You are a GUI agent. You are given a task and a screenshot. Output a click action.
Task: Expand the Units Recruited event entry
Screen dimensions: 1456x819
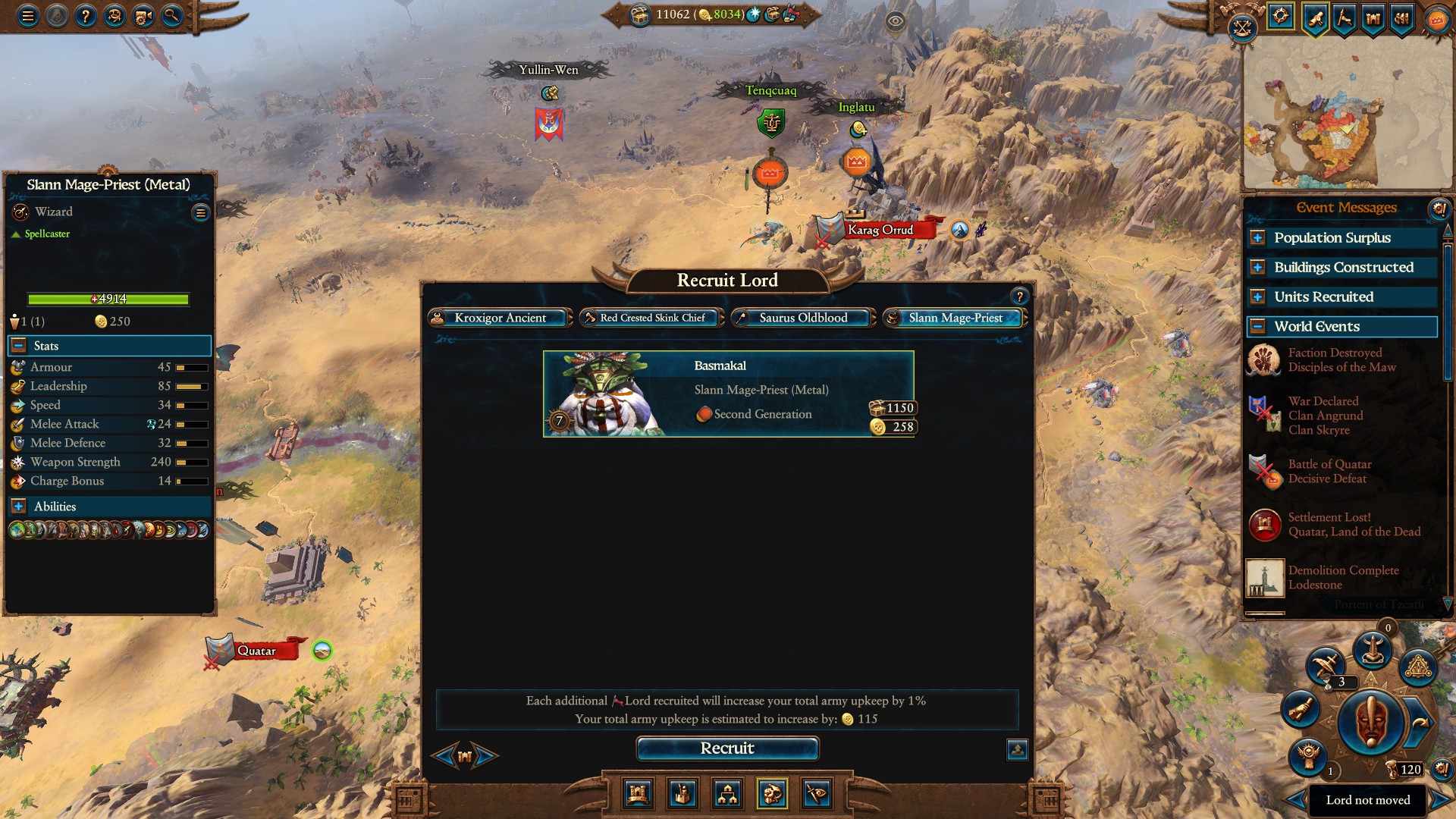[1259, 297]
